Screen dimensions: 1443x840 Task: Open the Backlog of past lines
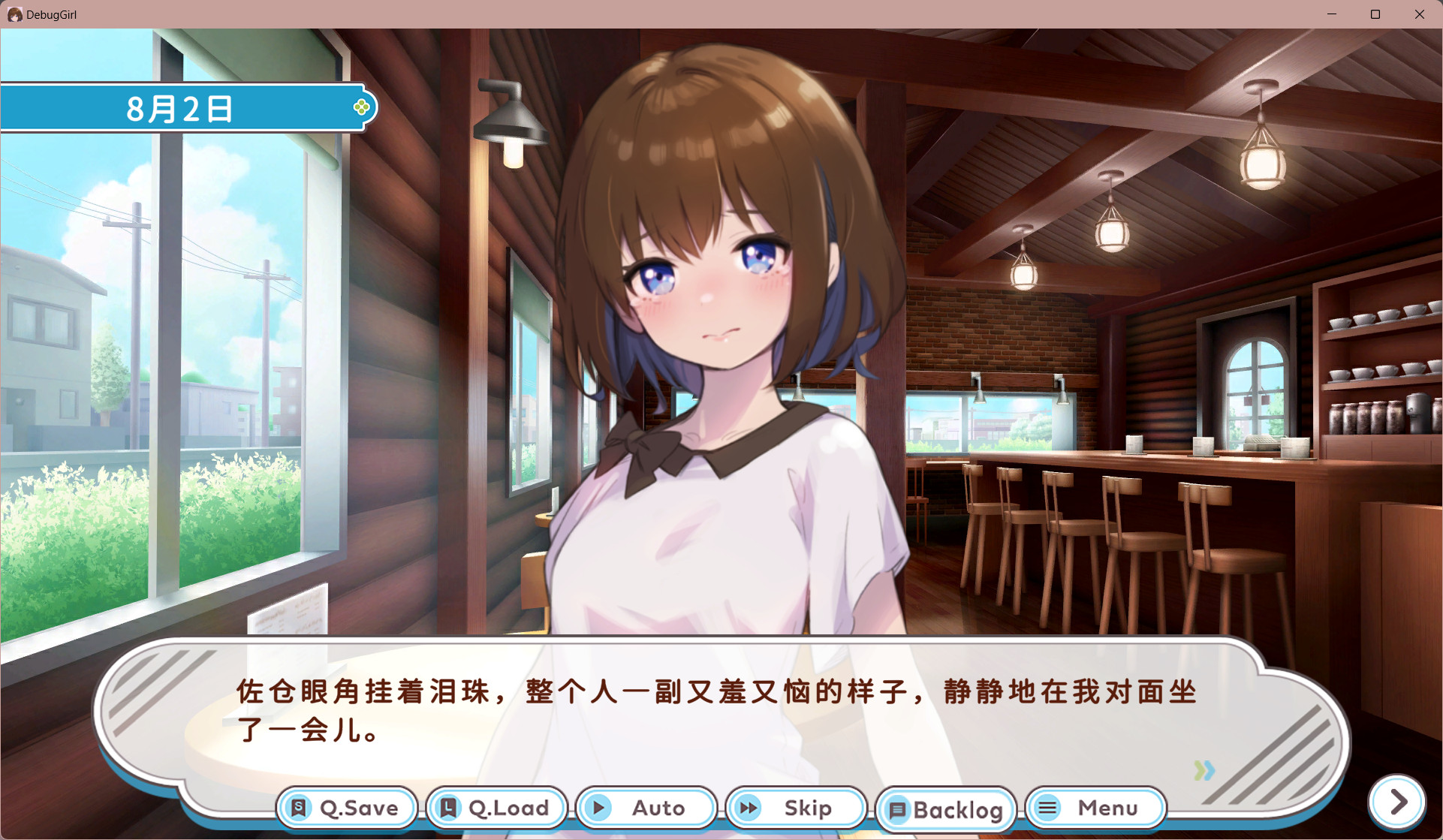point(946,809)
